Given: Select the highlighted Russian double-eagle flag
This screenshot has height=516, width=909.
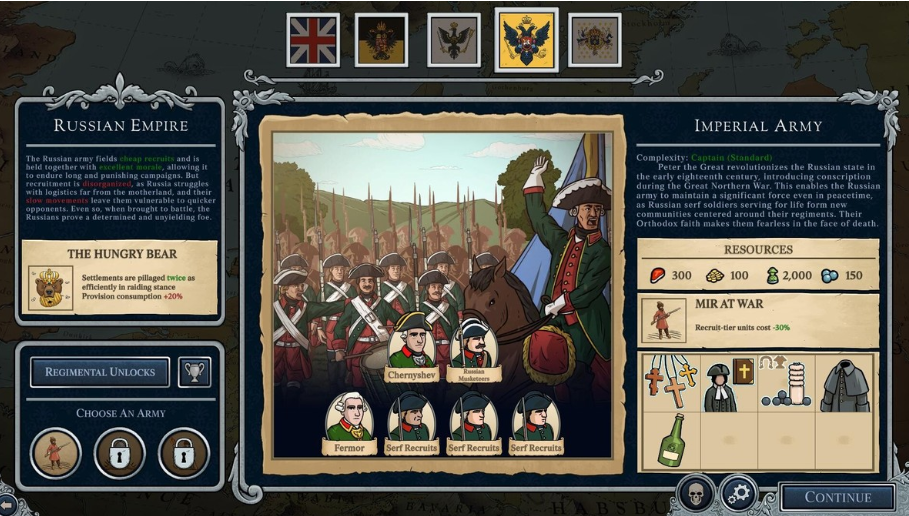Looking at the screenshot, I should click(526, 40).
